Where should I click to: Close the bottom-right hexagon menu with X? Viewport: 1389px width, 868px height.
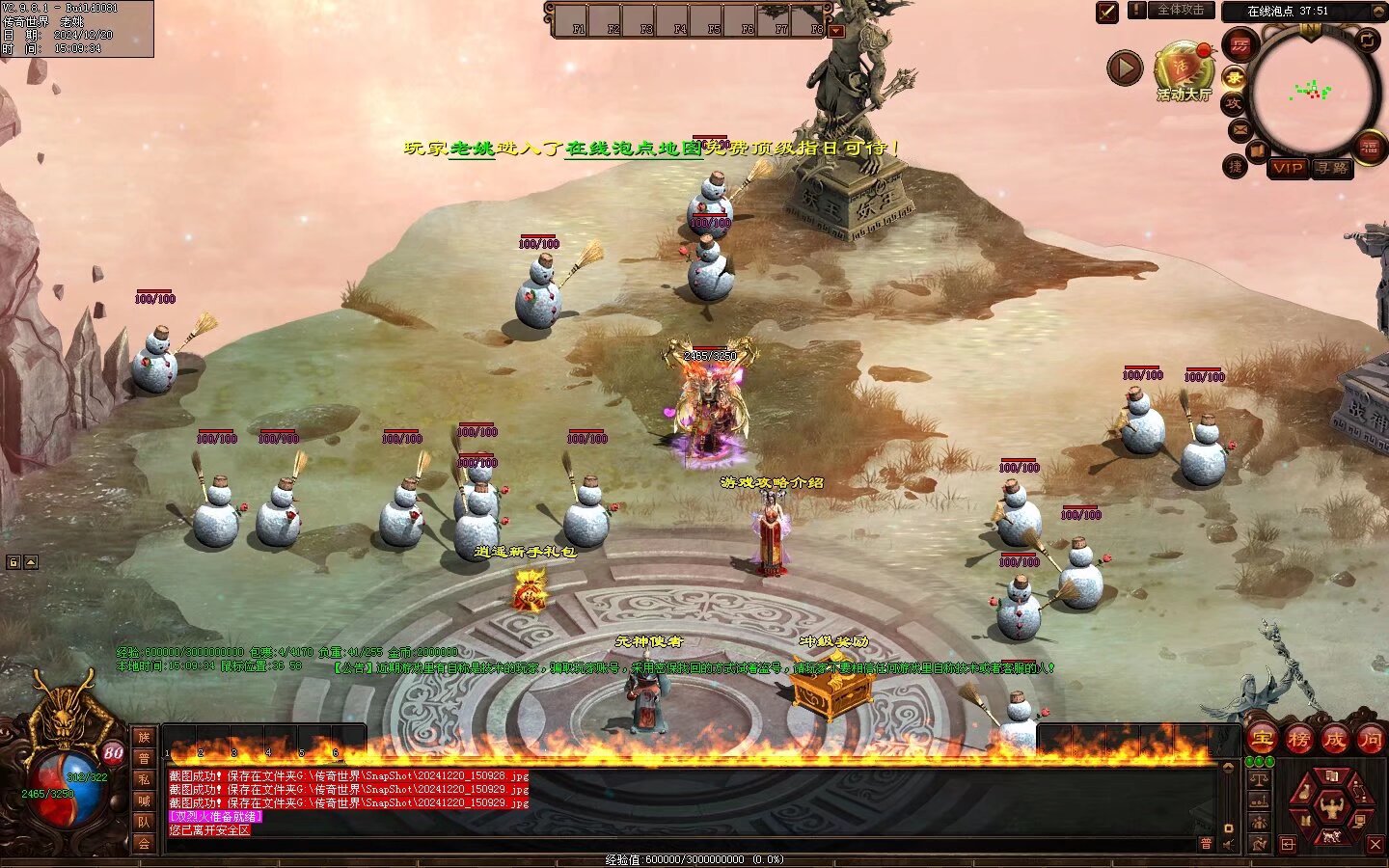[x=1375, y=844]
